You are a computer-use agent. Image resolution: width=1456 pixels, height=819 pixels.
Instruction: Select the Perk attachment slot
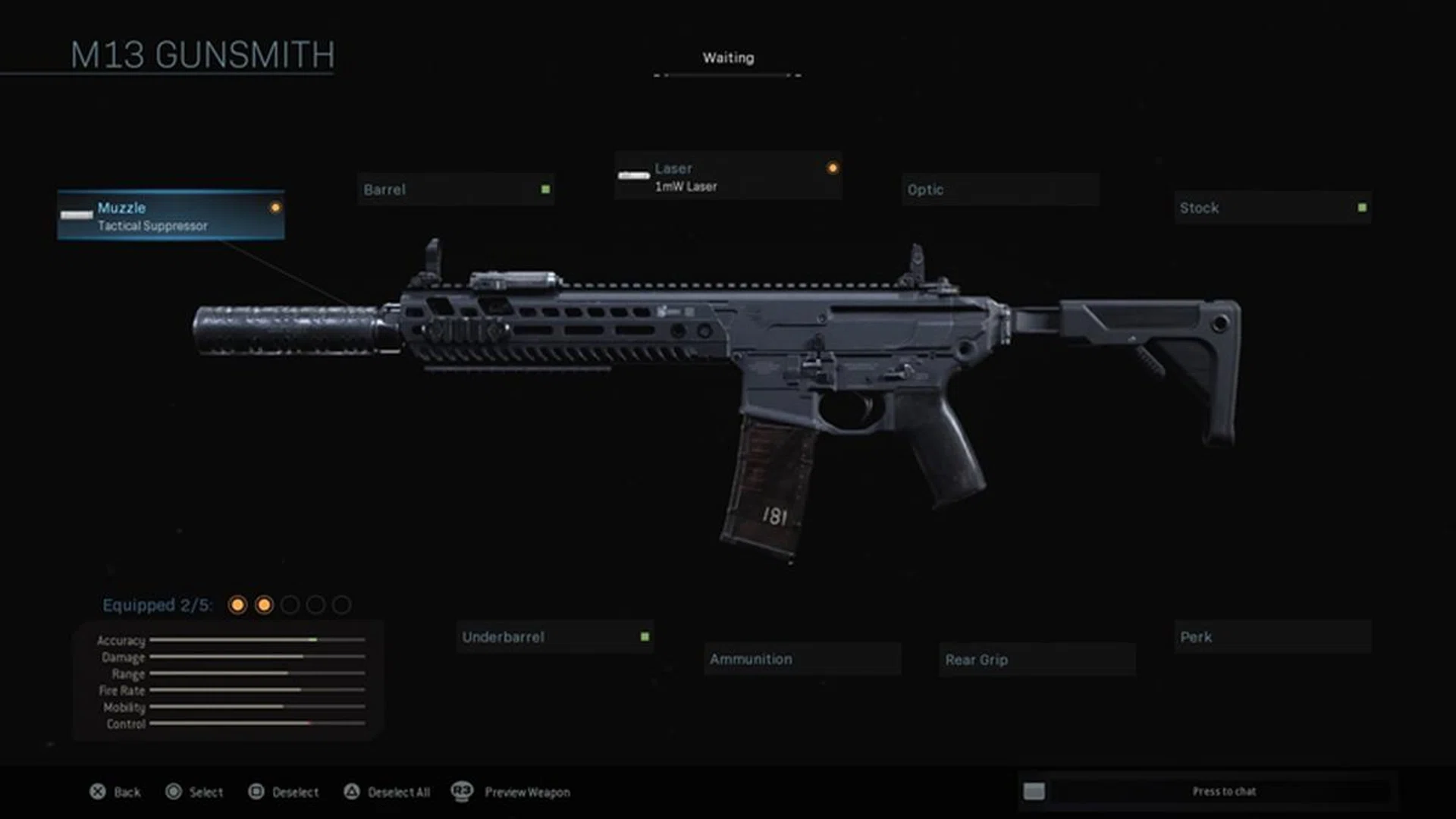point(1272,637)
